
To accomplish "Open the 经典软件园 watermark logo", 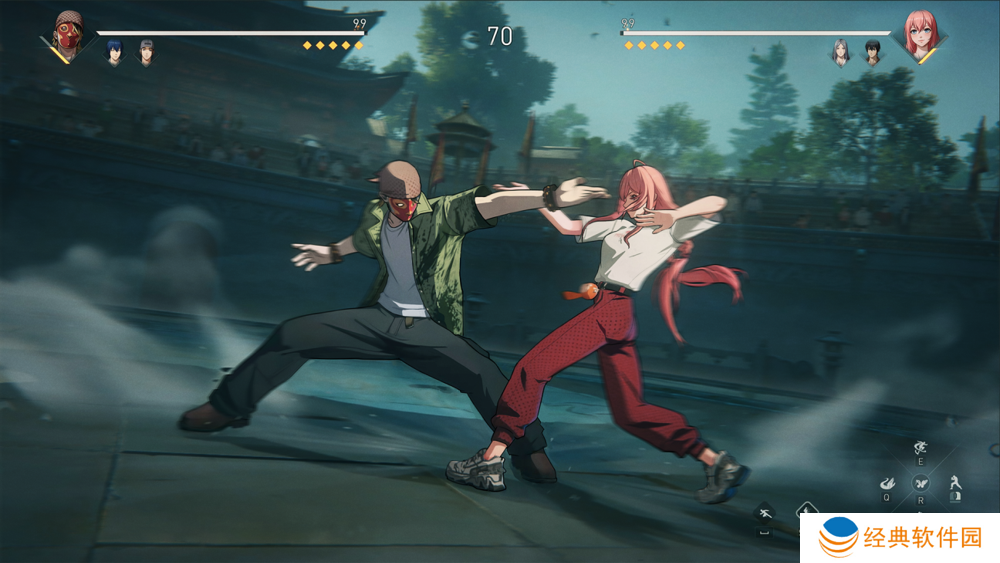I will (901, 538).
